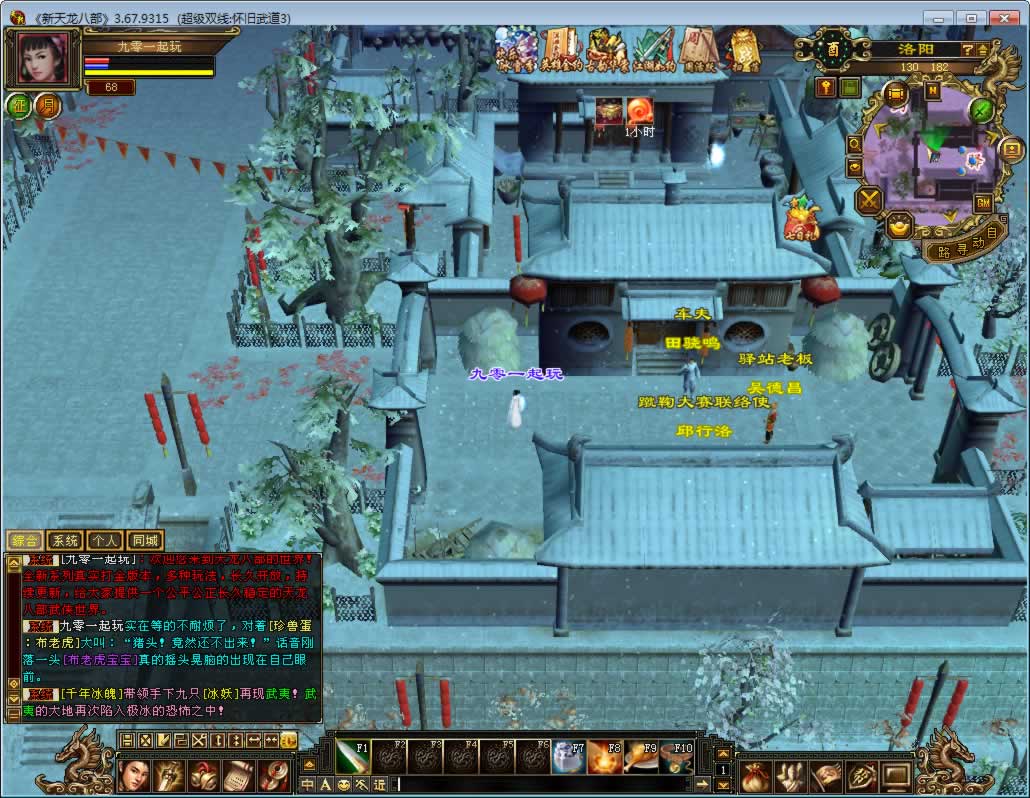Select the 个人 chat tab
1030x798 pixels.
[105, 540]
